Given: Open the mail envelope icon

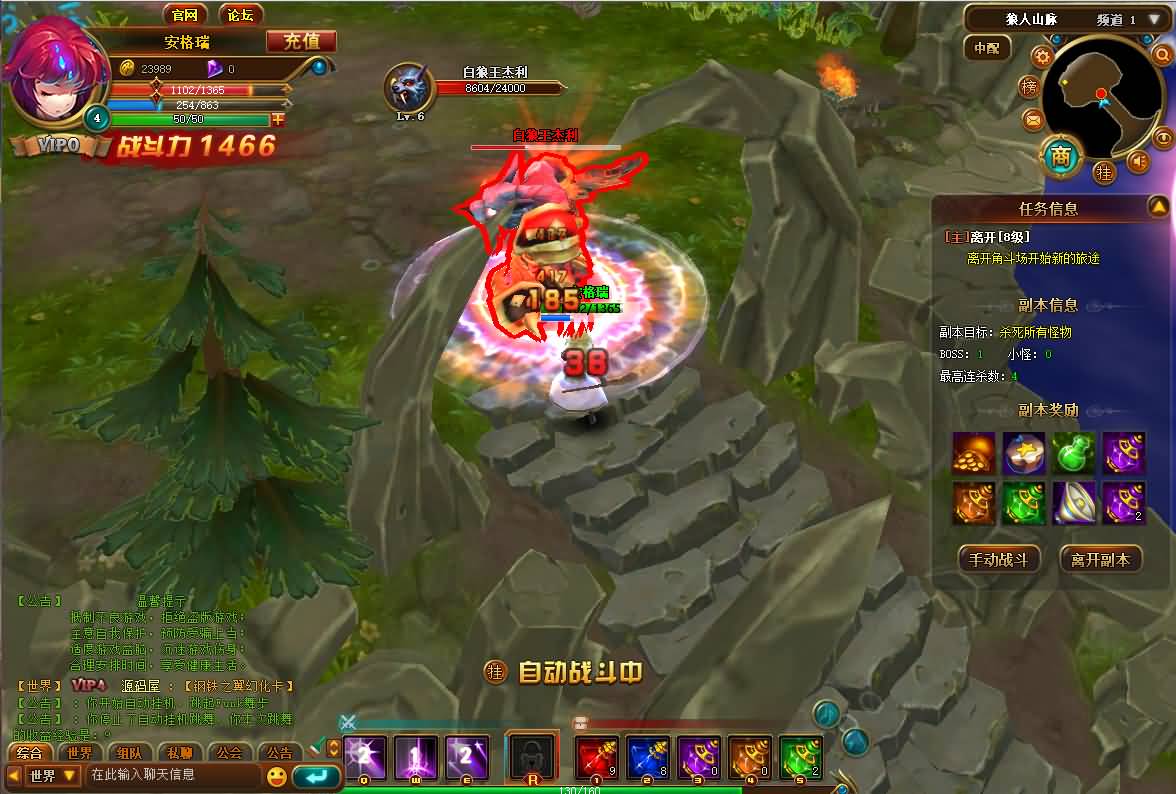Looking at the screenshot, I should 1033,121.
